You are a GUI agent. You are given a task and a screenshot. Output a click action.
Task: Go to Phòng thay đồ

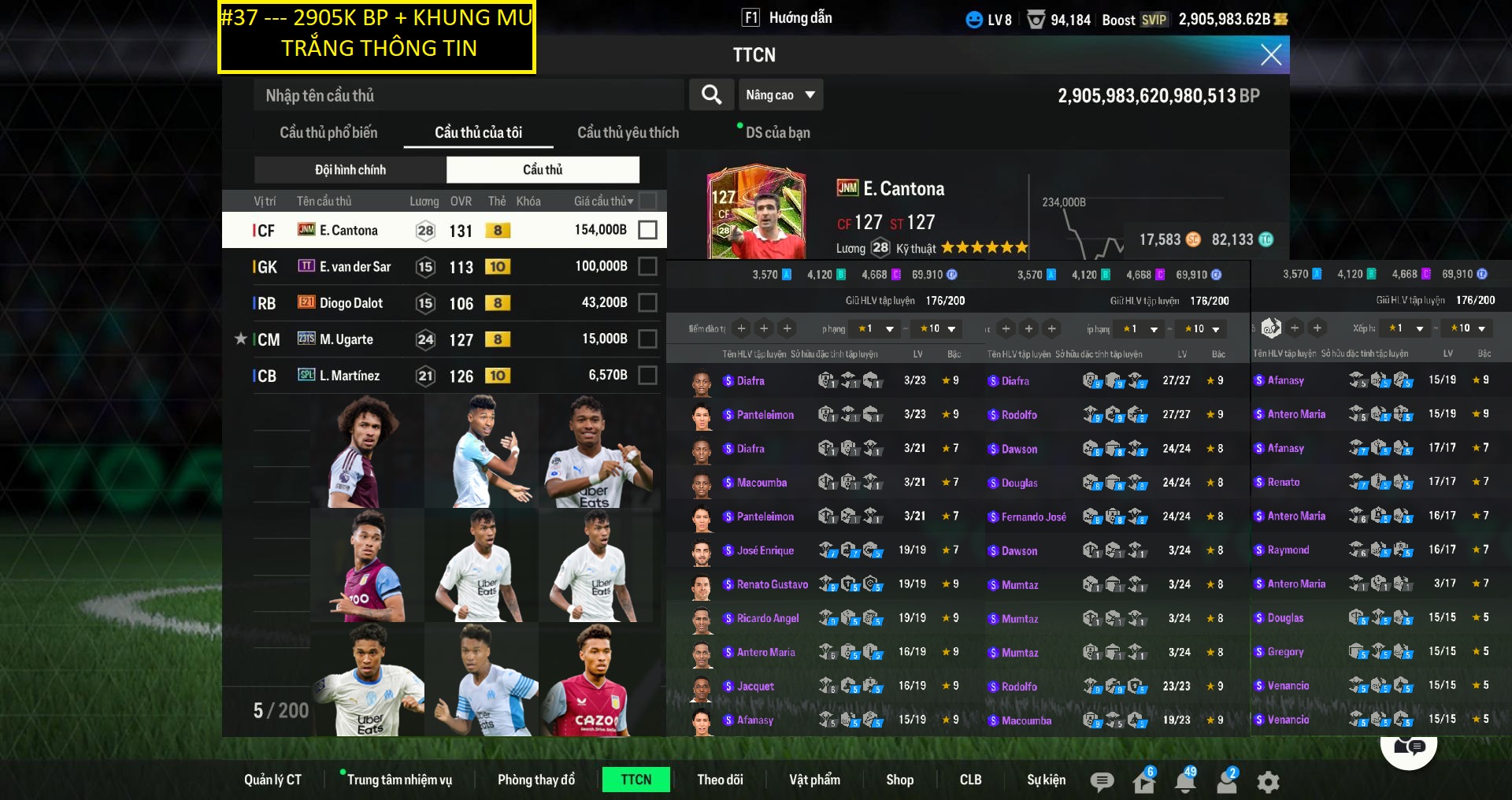535,780
